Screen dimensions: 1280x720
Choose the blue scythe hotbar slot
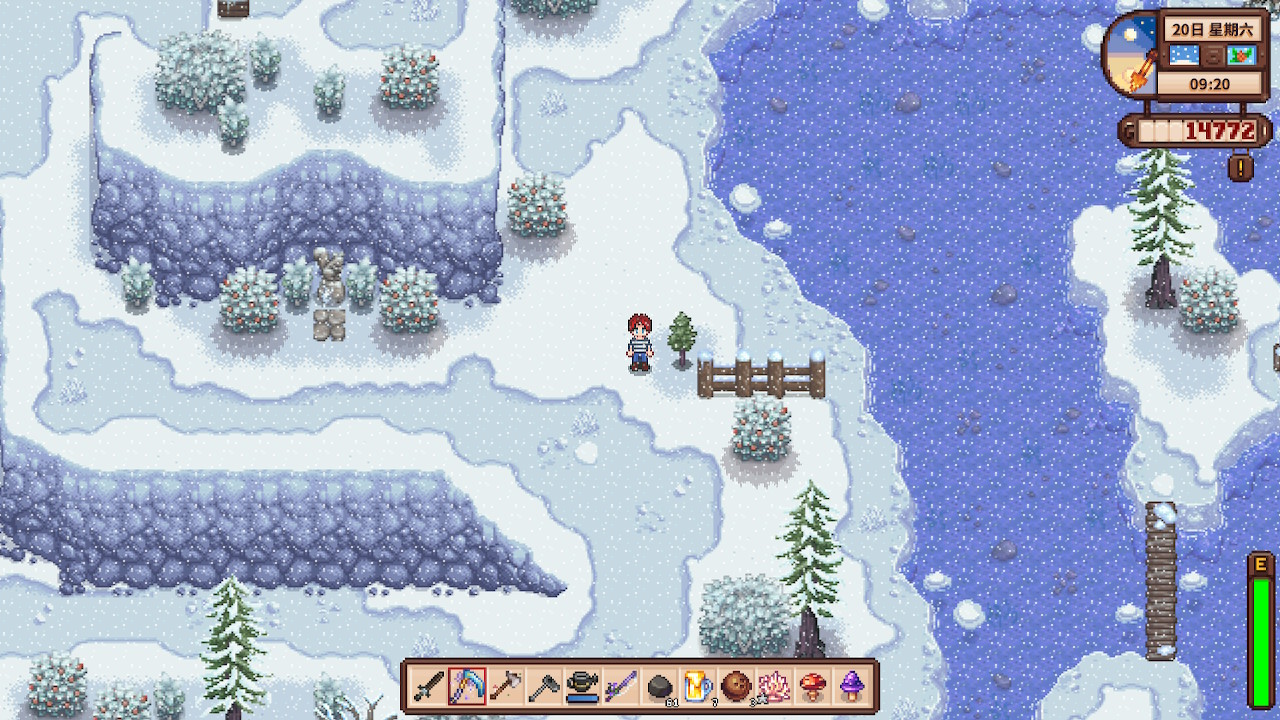467,686
